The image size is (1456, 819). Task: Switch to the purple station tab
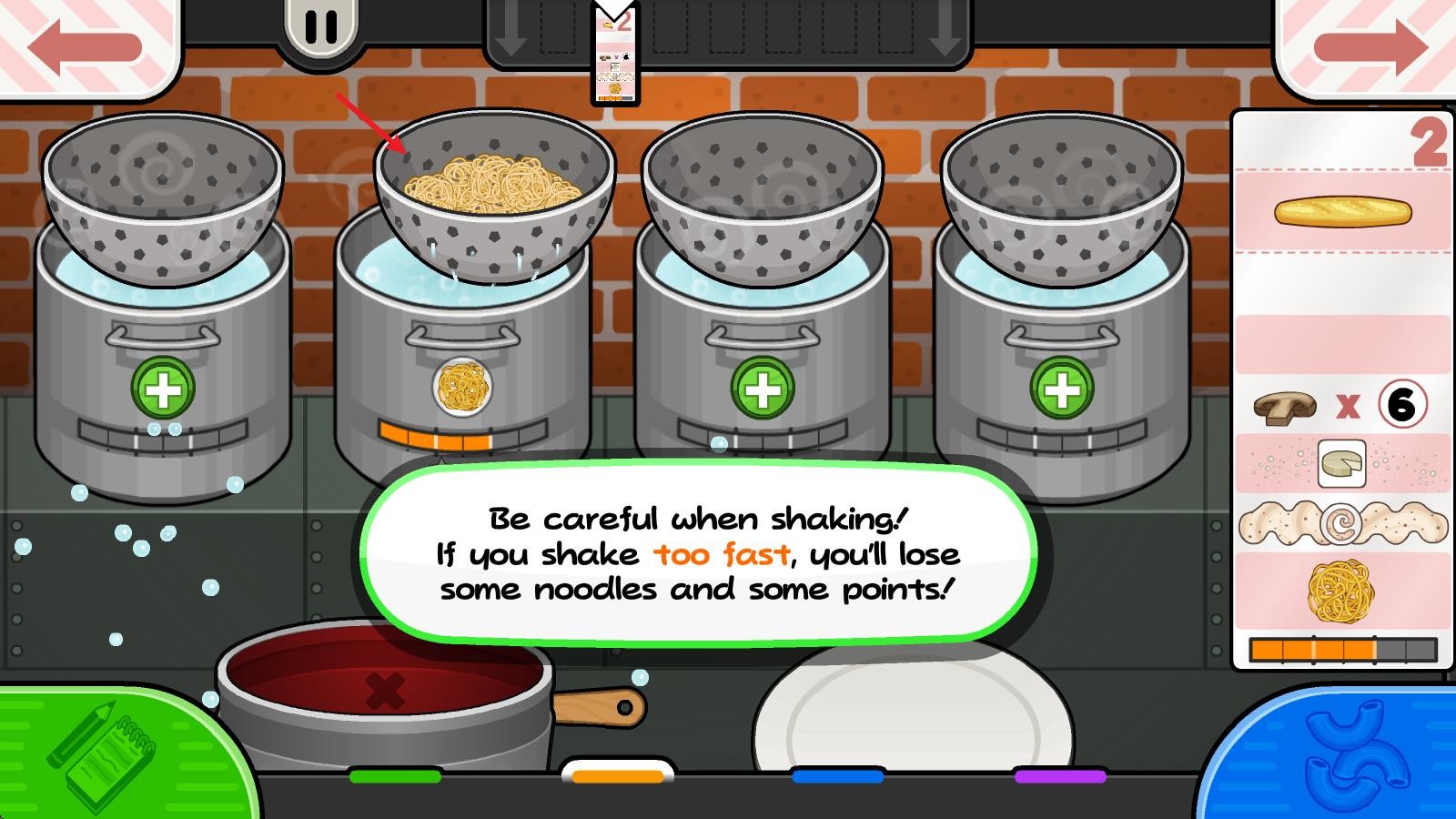coord(1060,776)
